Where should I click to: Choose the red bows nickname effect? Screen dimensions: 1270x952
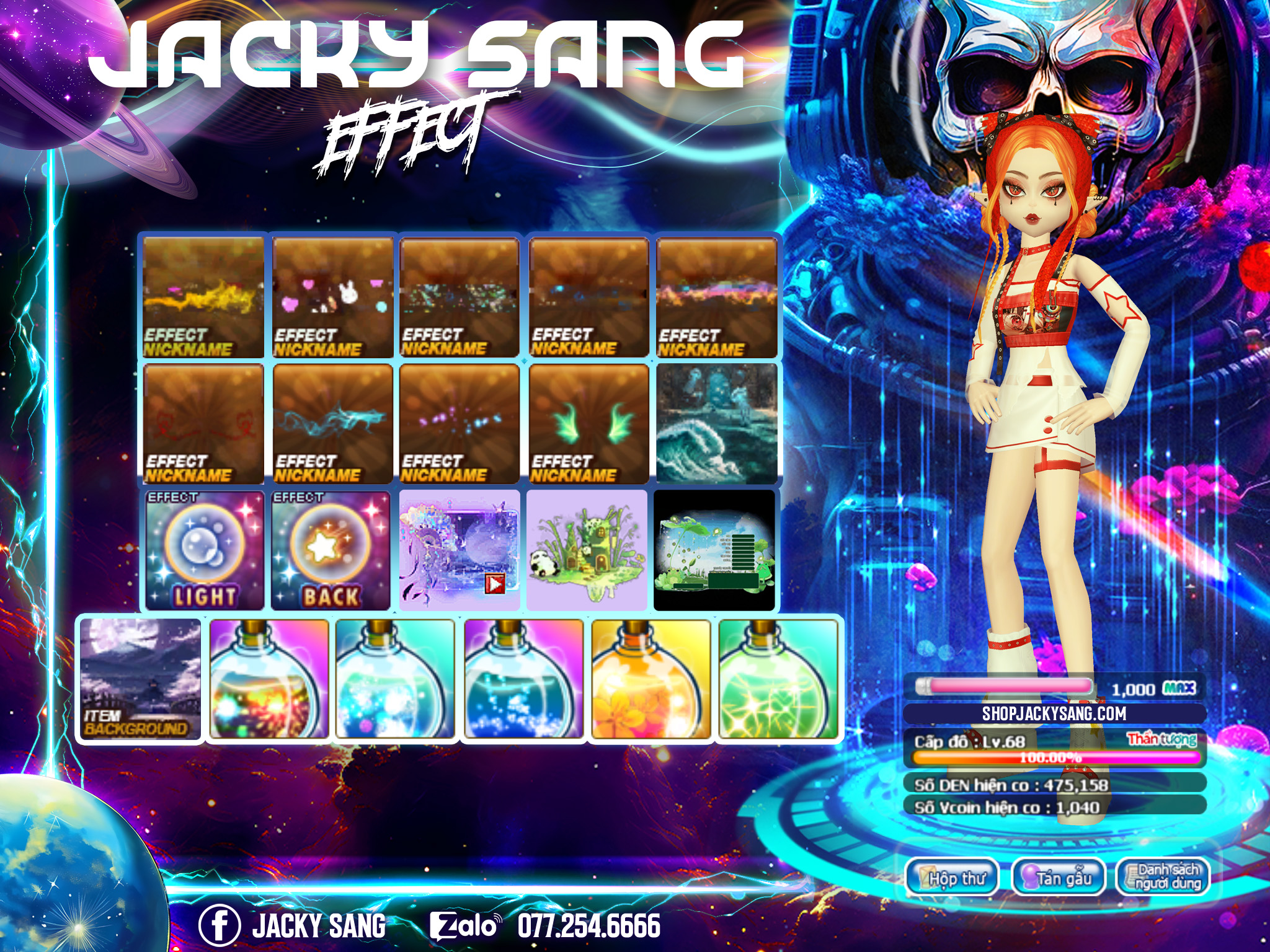[x=203, y=424]
